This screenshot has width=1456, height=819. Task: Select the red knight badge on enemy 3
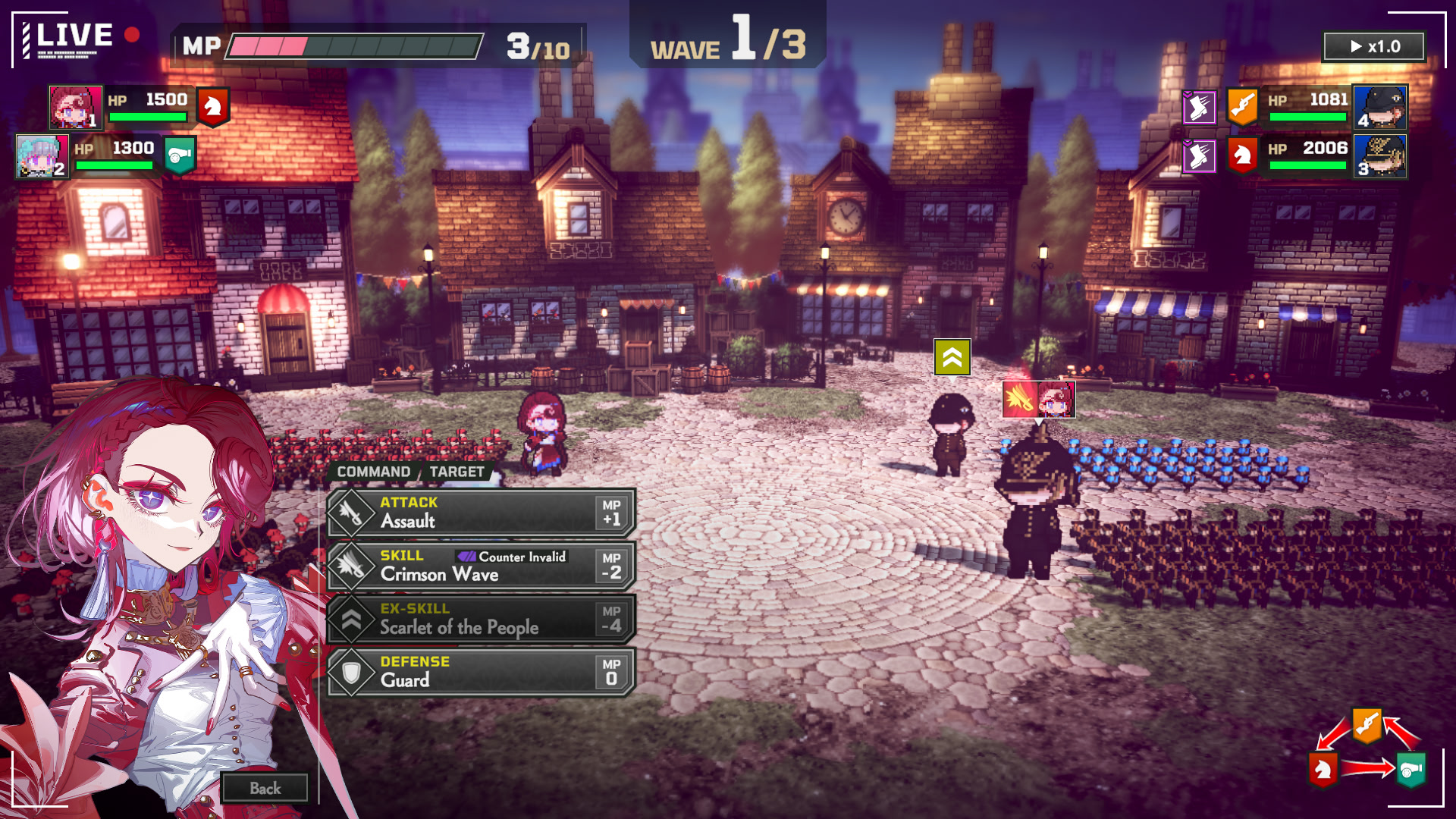pos(1242,155)
